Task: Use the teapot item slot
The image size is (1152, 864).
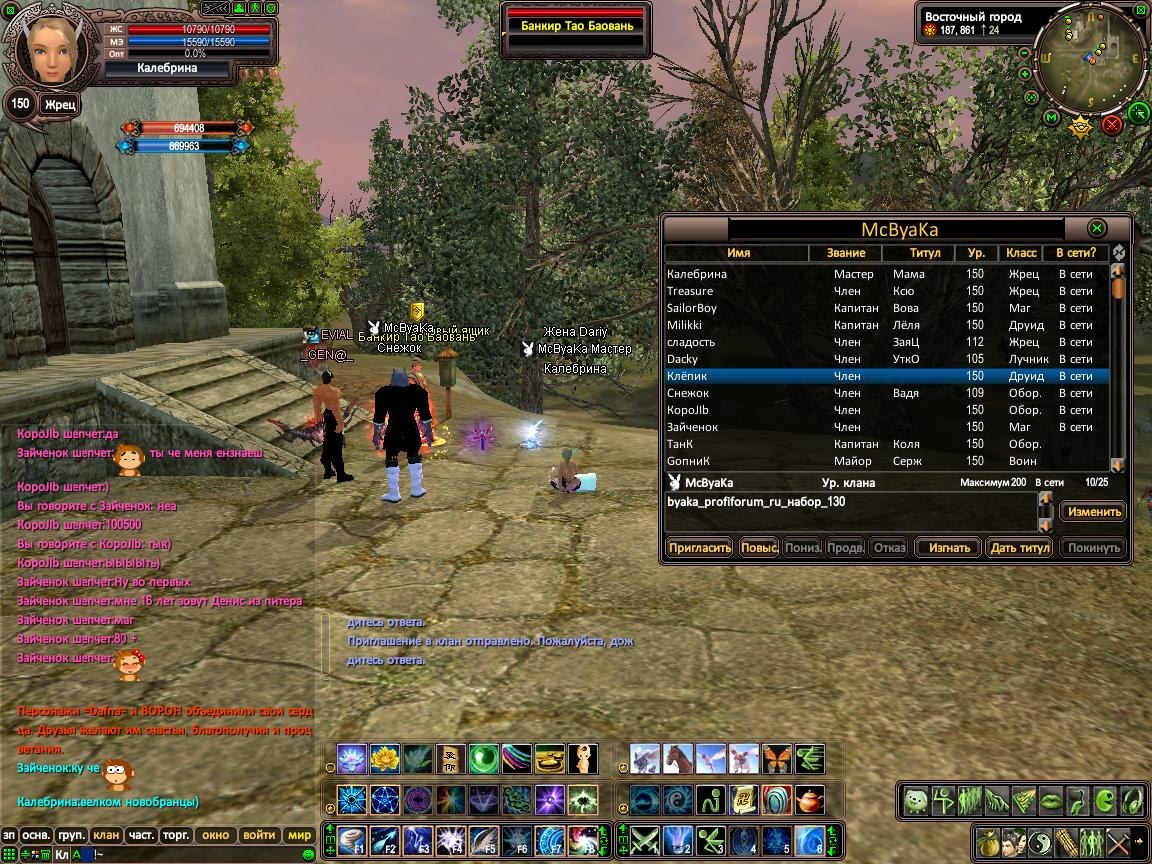Action: click(809, 800)
